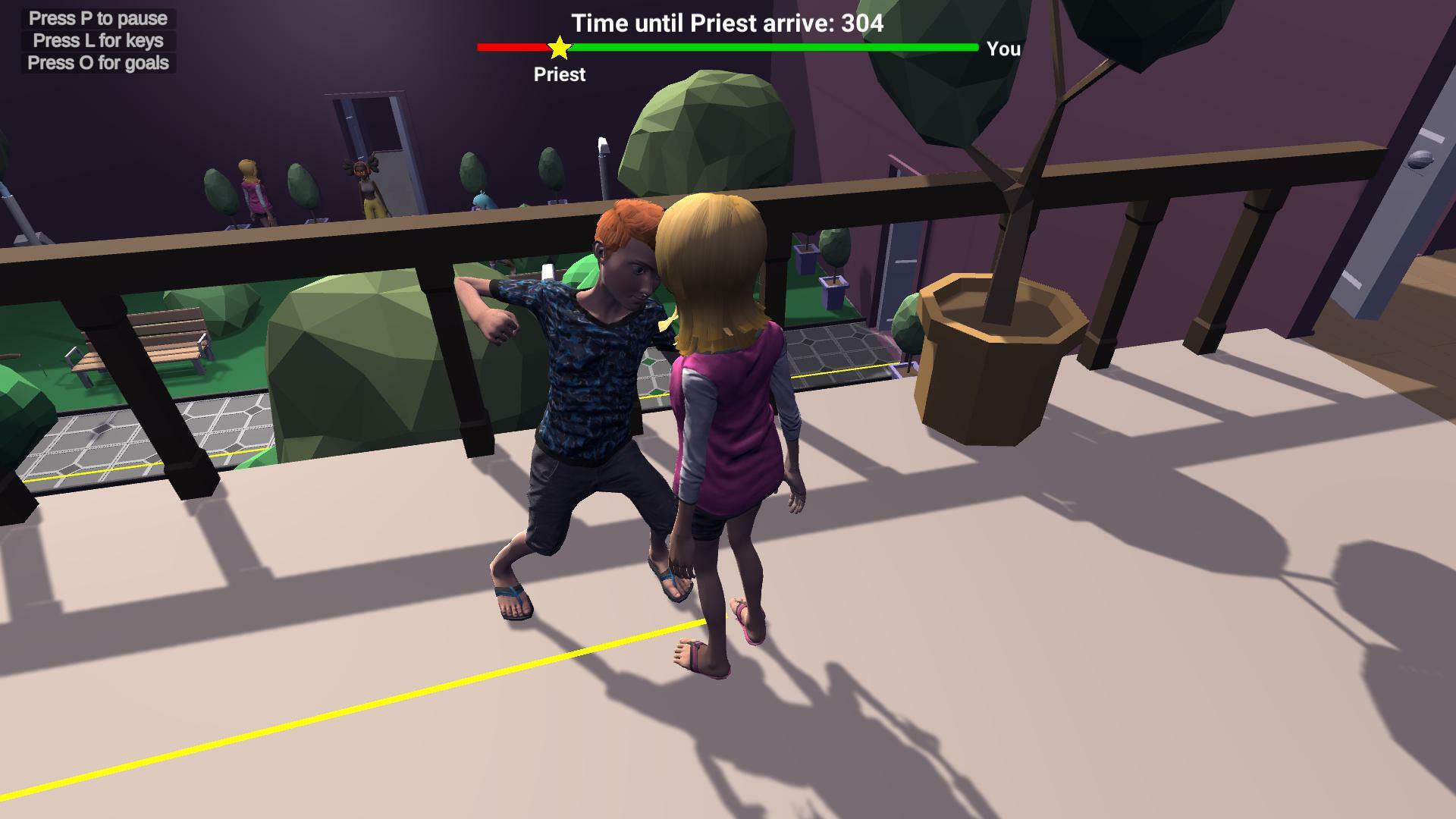This screenshot has height=819, width=1456.
Task: Click the Priest label under the bar
Action: tap(559, 74)
